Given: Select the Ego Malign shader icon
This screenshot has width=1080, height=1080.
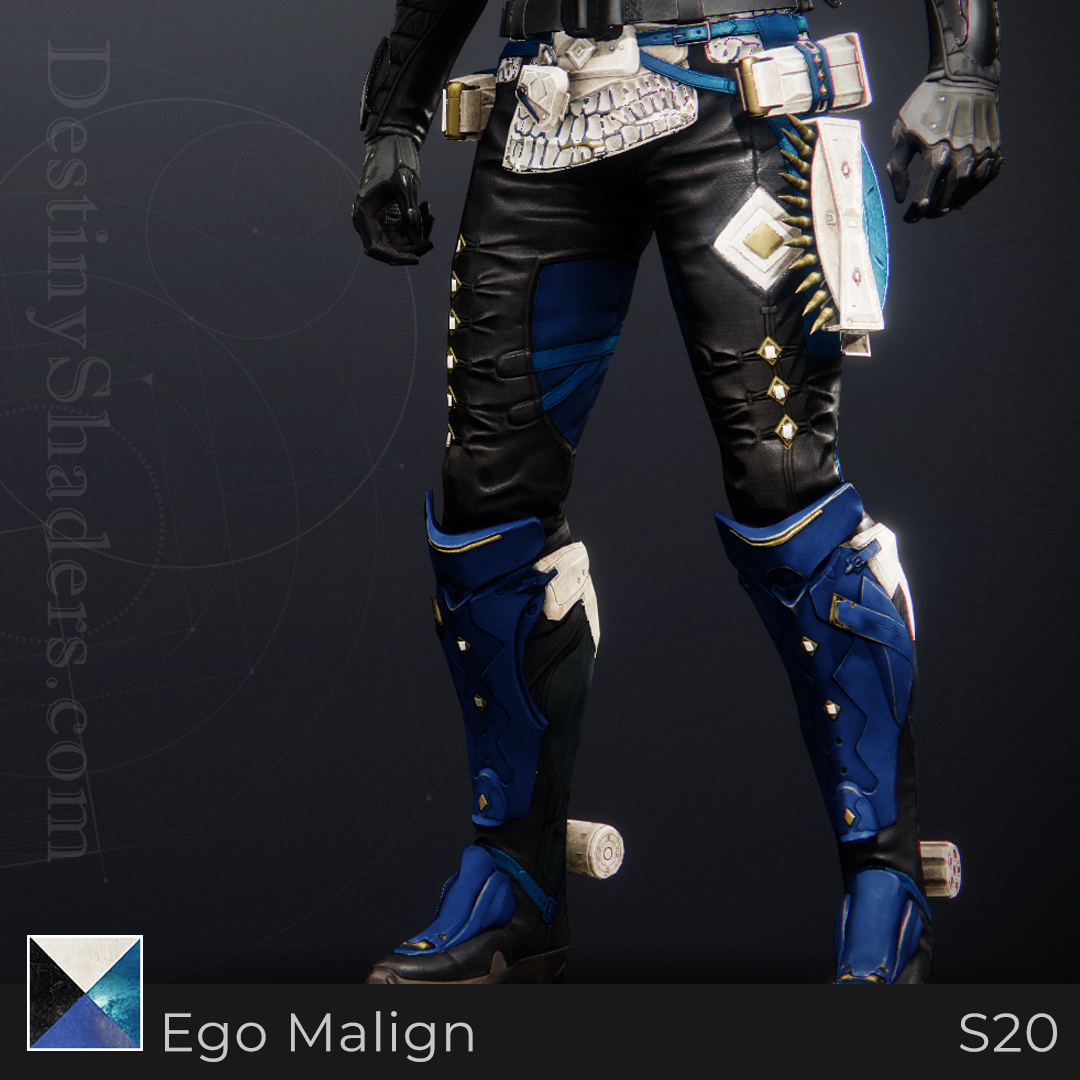Looking at the screenshot, I should pyautogui.click(x=85, y=992).
